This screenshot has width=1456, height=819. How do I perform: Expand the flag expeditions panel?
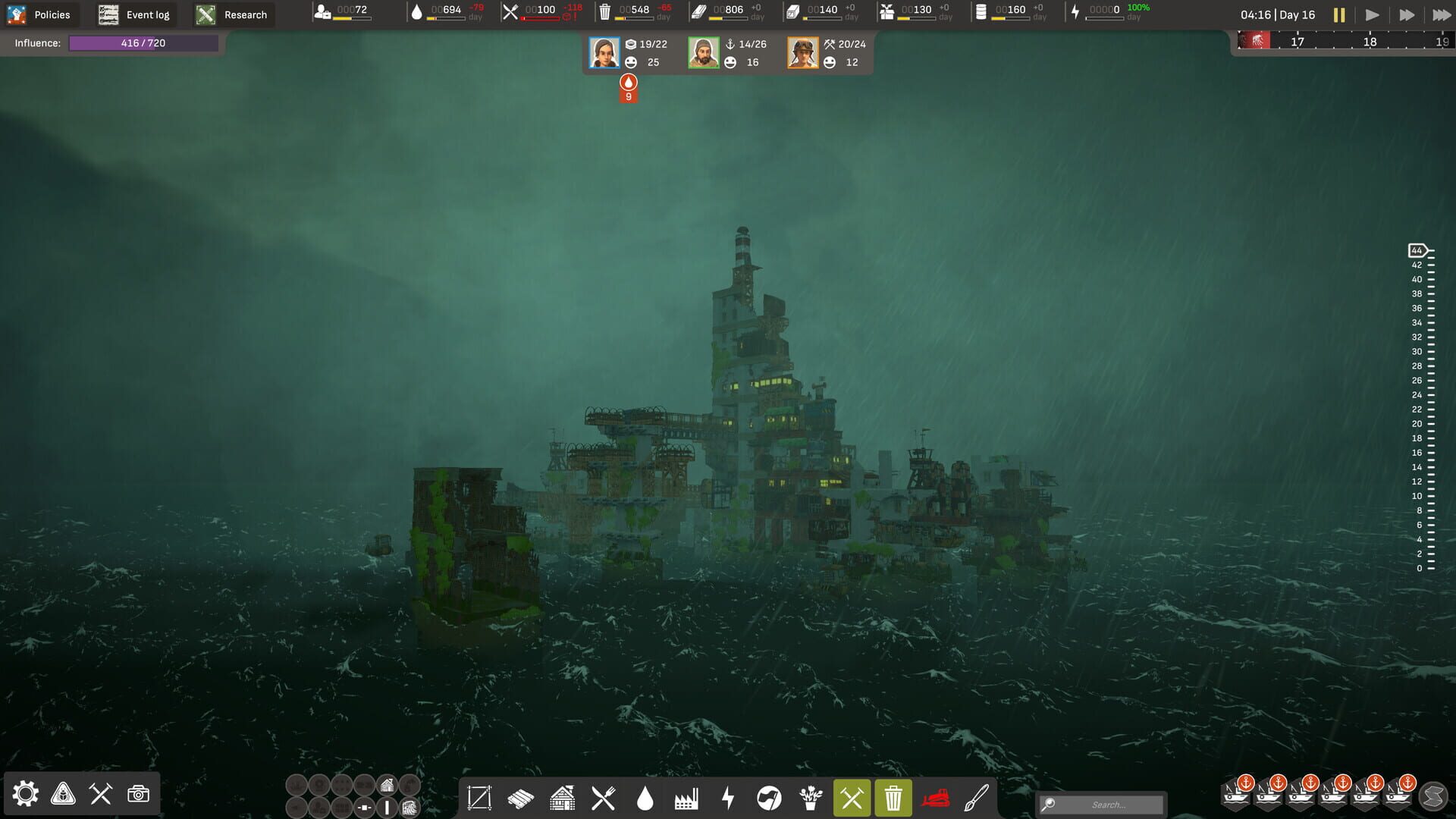770,798
